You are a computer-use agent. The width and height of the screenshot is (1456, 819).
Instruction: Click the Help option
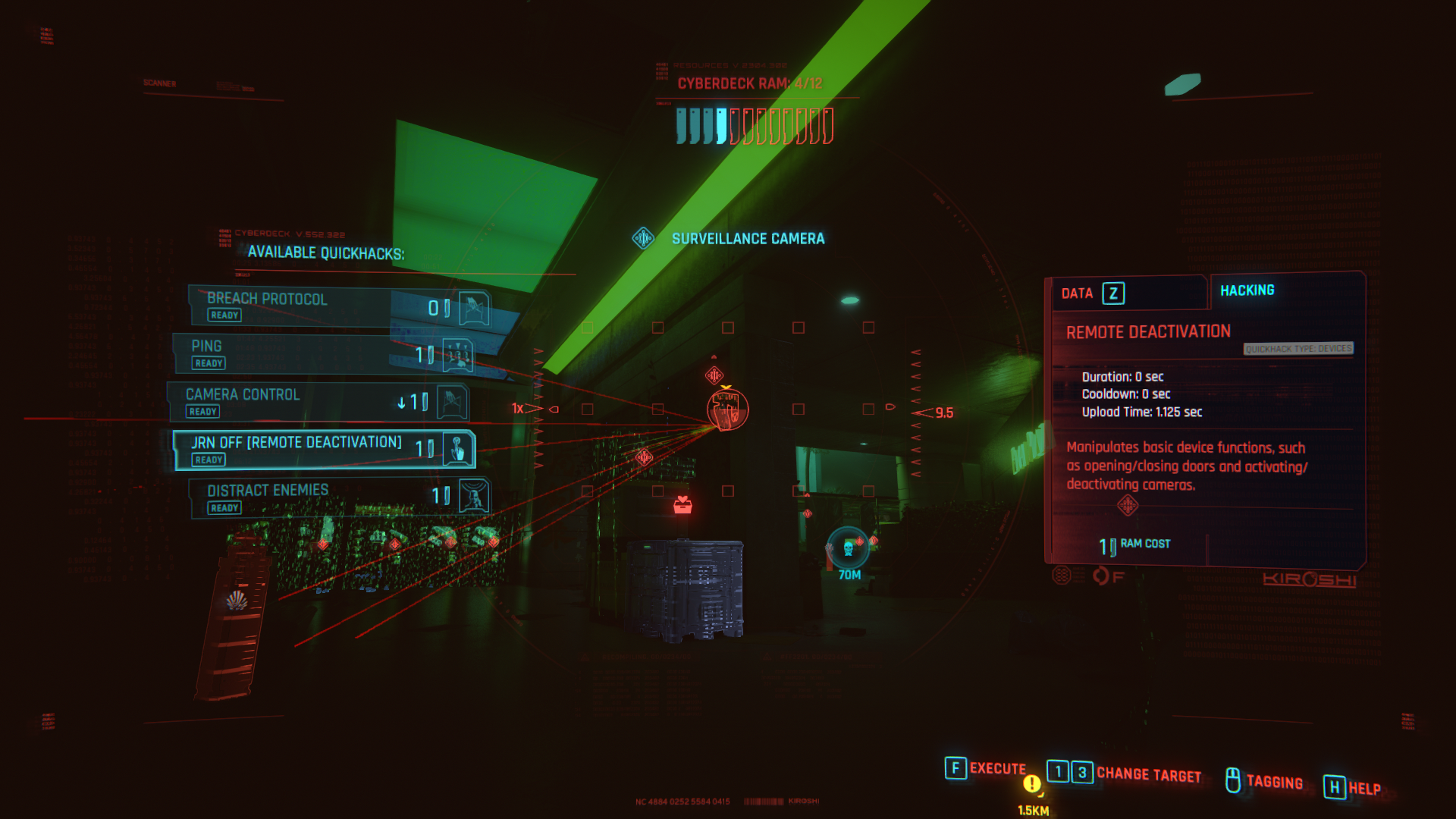click(x=1353, y=788)
